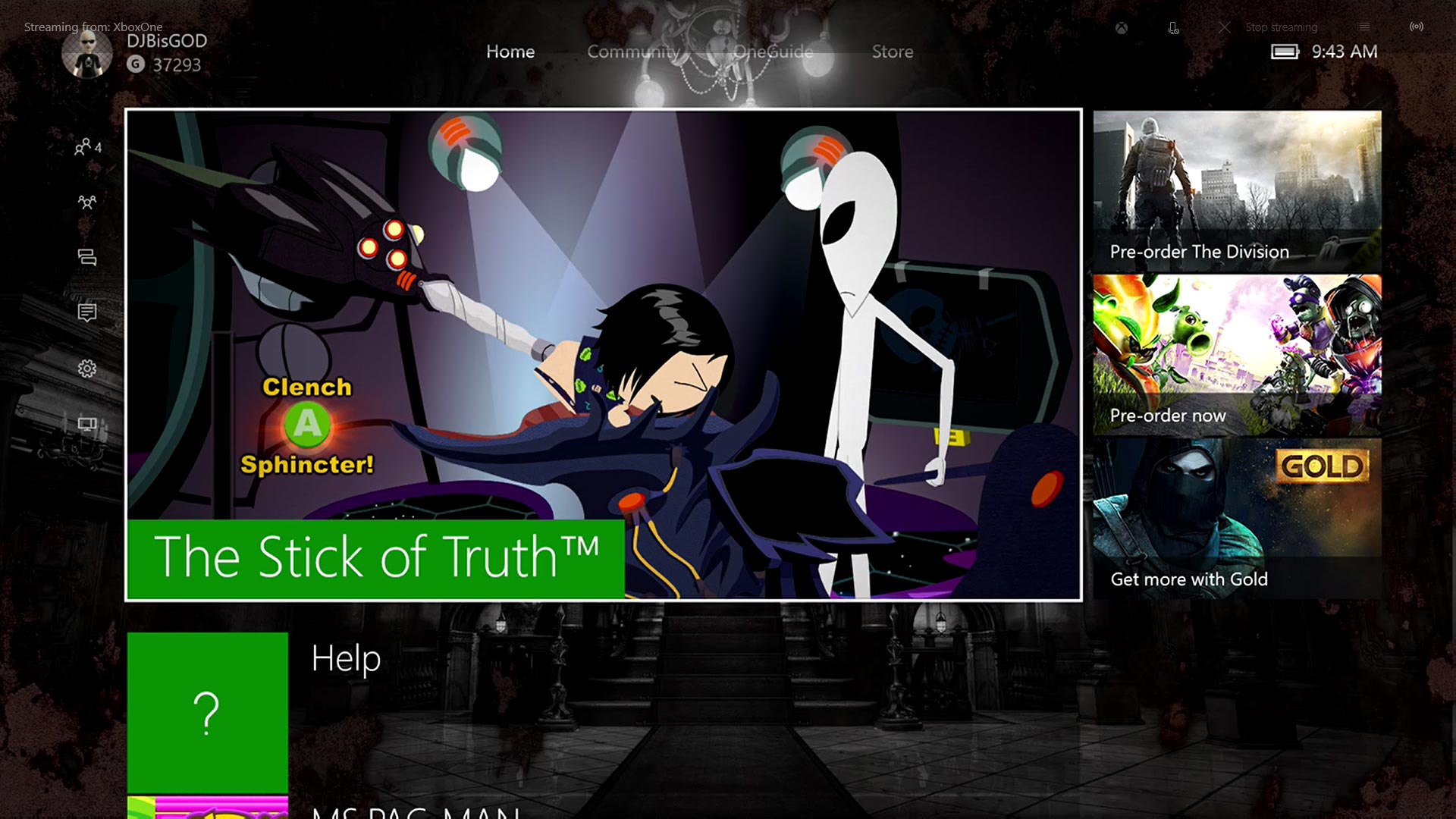1456x819 pixels.
Task: Click the Xbox logo streaming button
Action: click(x=1121, y=28)
